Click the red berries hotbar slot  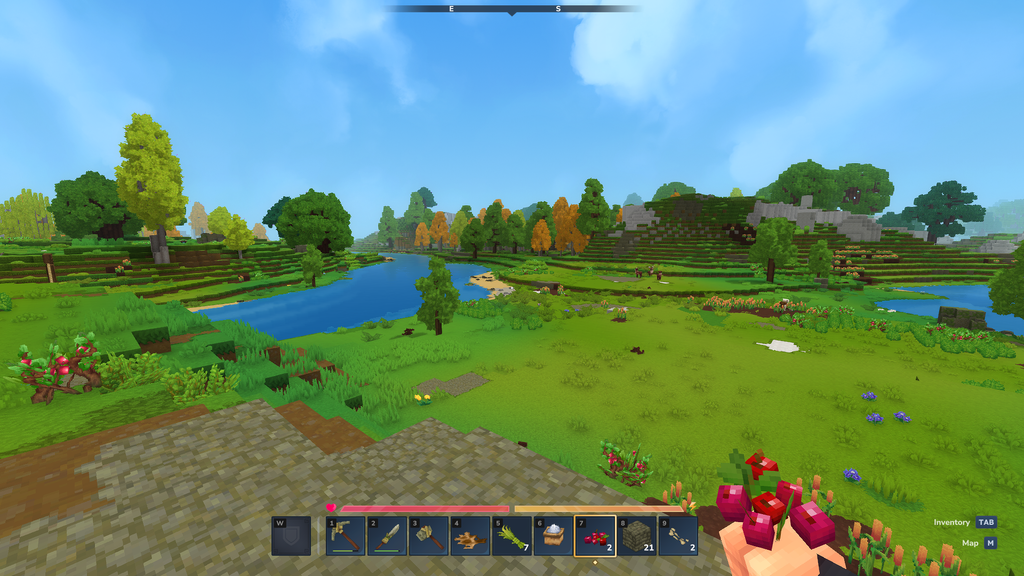[x=594, y=536]
